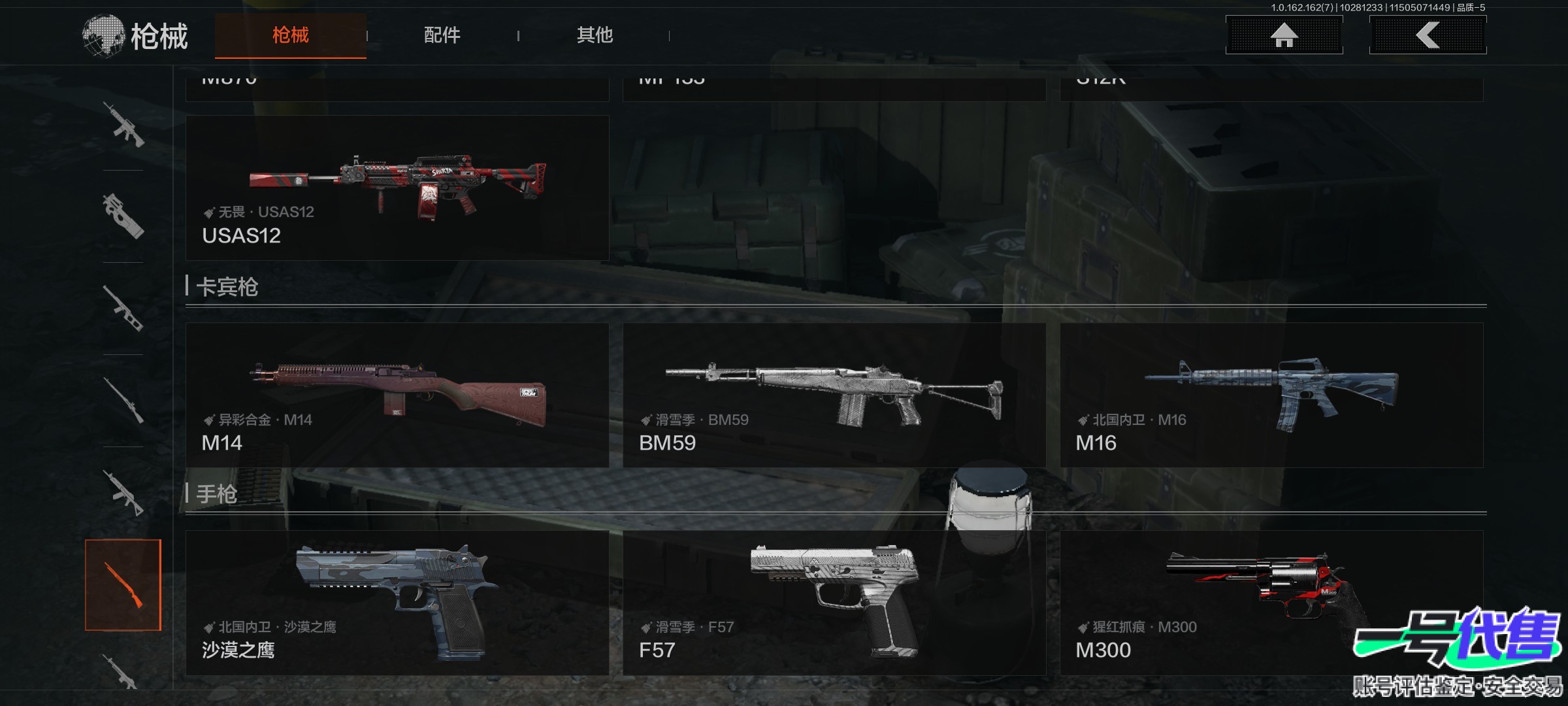Choose the F57 pistol card
1568x706 pixels.
click(x=834, y=602)
